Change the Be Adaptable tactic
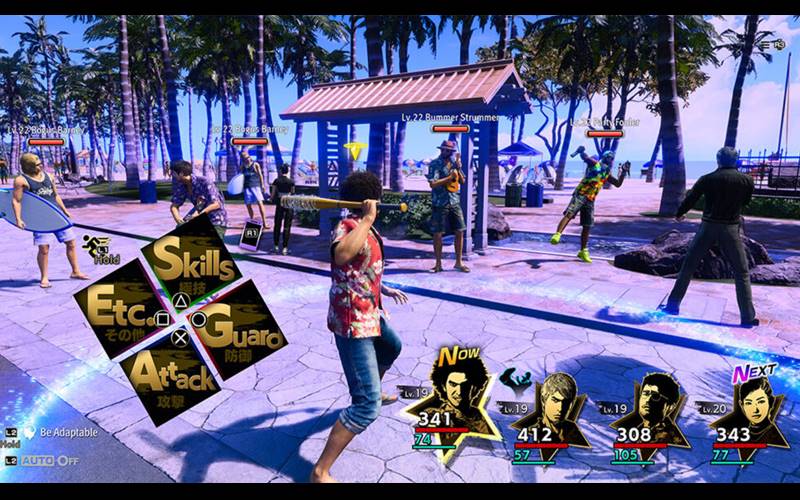This screenshot has width=800, height=500. click(x=68, y=432)
